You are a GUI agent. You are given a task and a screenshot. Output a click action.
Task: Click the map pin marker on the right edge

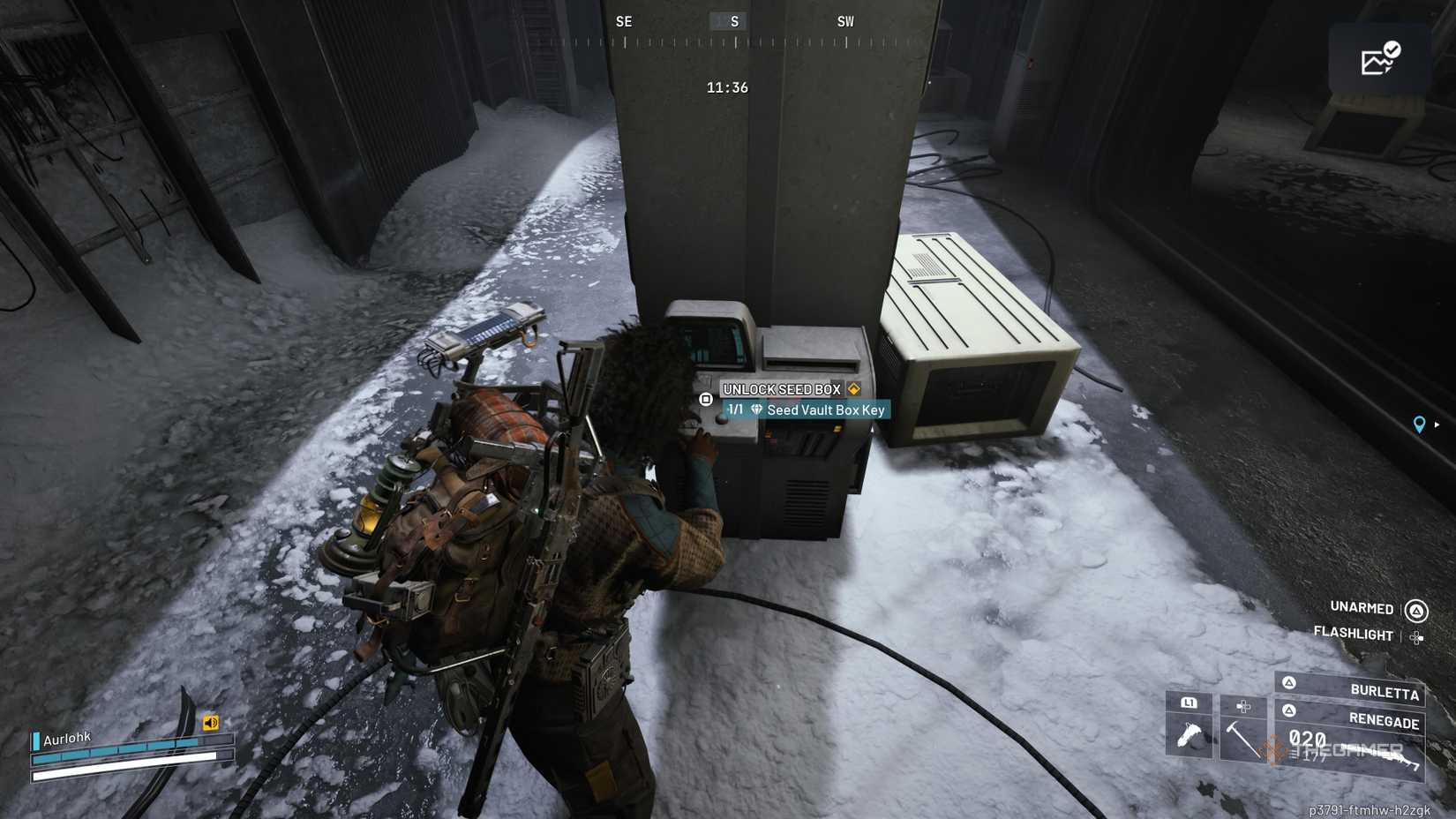coord(1420,425)
